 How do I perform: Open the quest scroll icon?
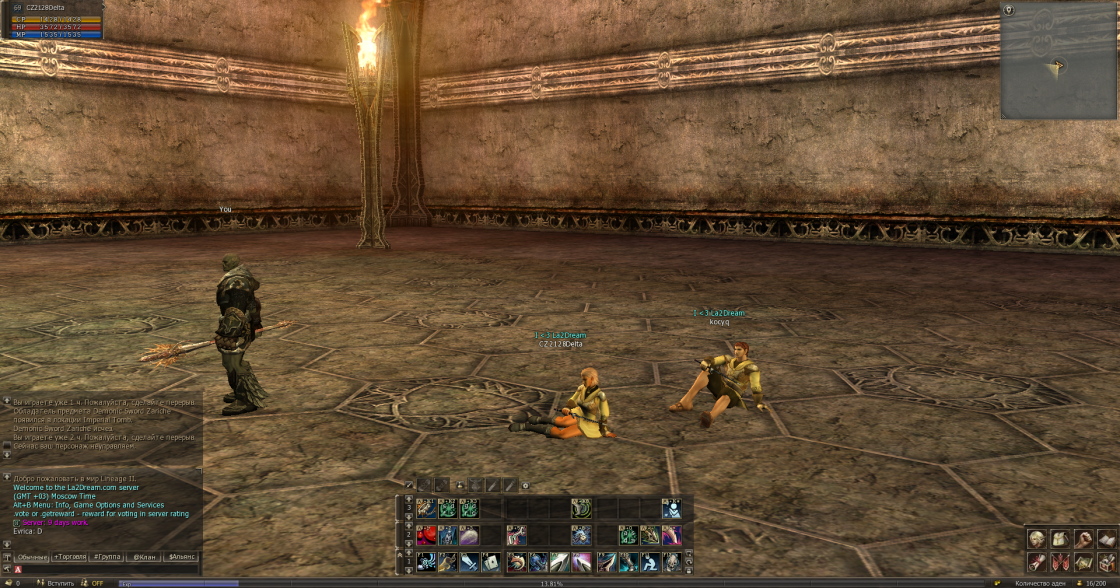pos(1037,562)
